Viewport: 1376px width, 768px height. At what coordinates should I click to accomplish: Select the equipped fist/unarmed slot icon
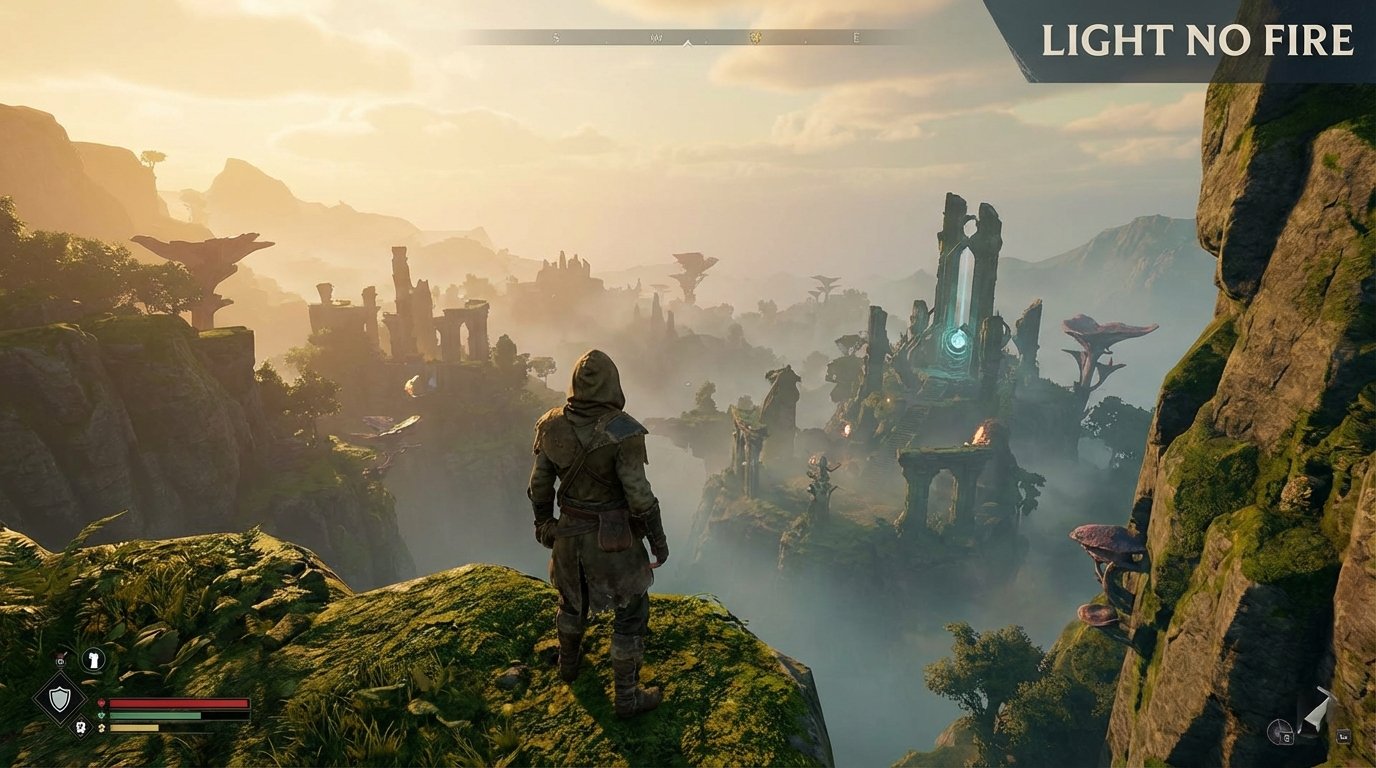click(92, 659)
